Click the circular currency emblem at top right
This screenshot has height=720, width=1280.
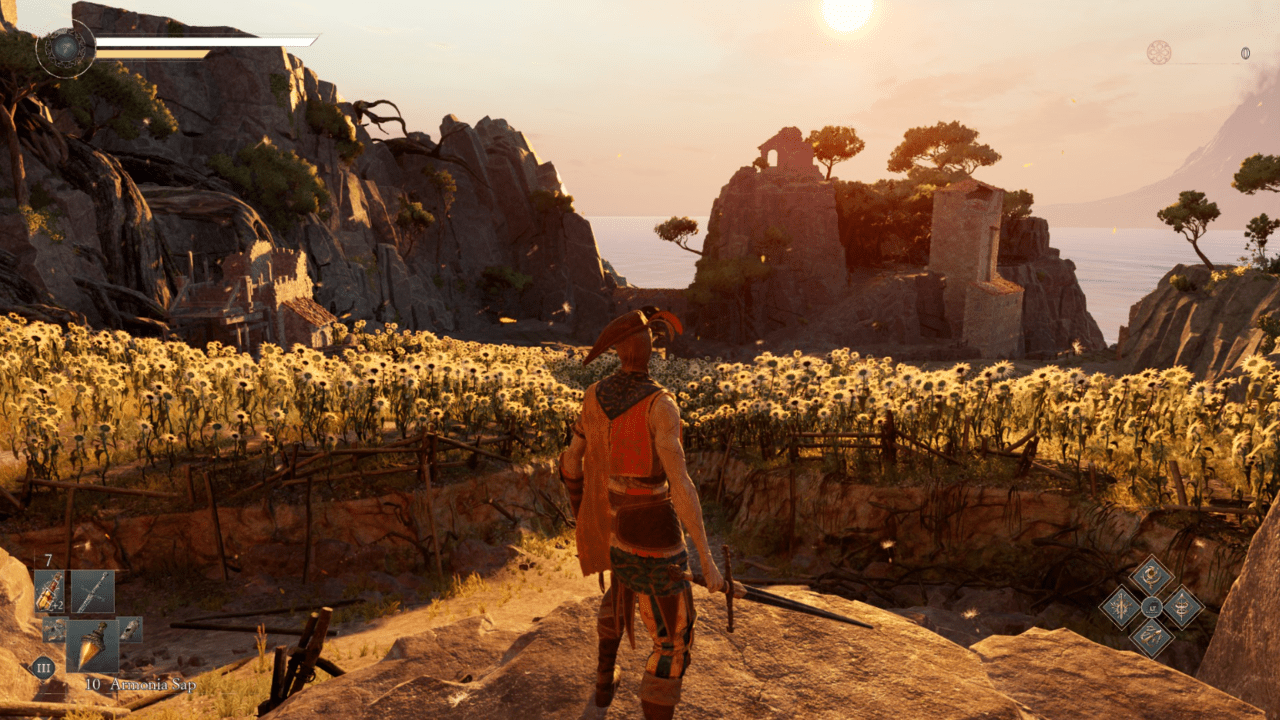coord(1159,52)
